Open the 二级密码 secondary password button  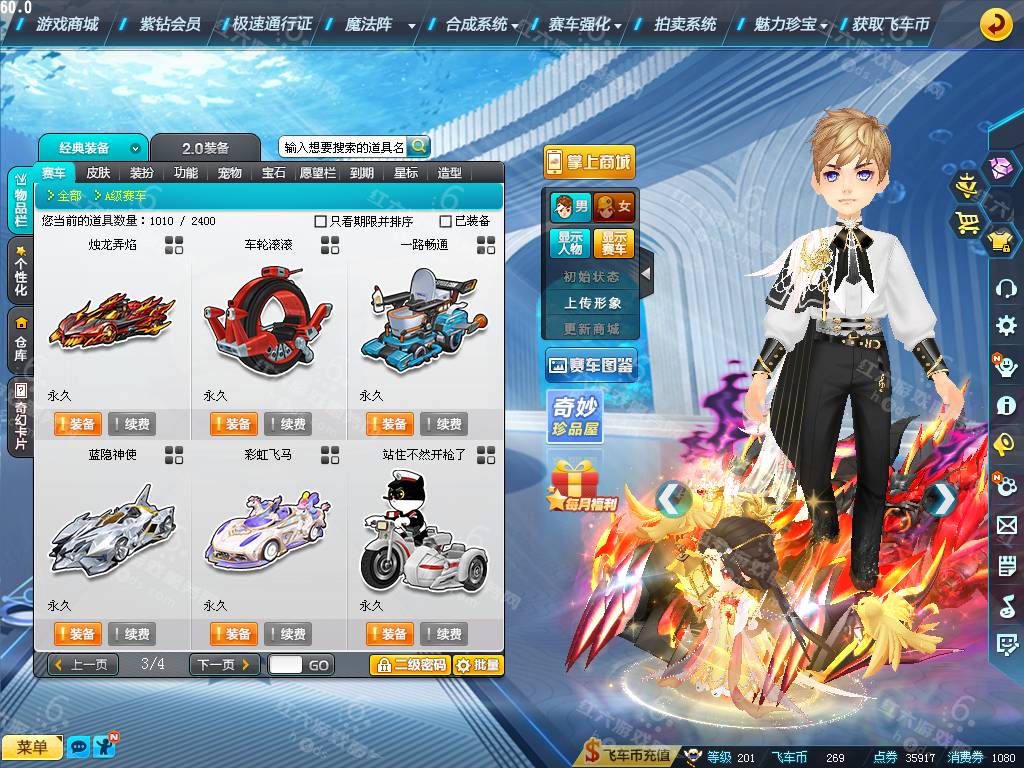point(409,665)
